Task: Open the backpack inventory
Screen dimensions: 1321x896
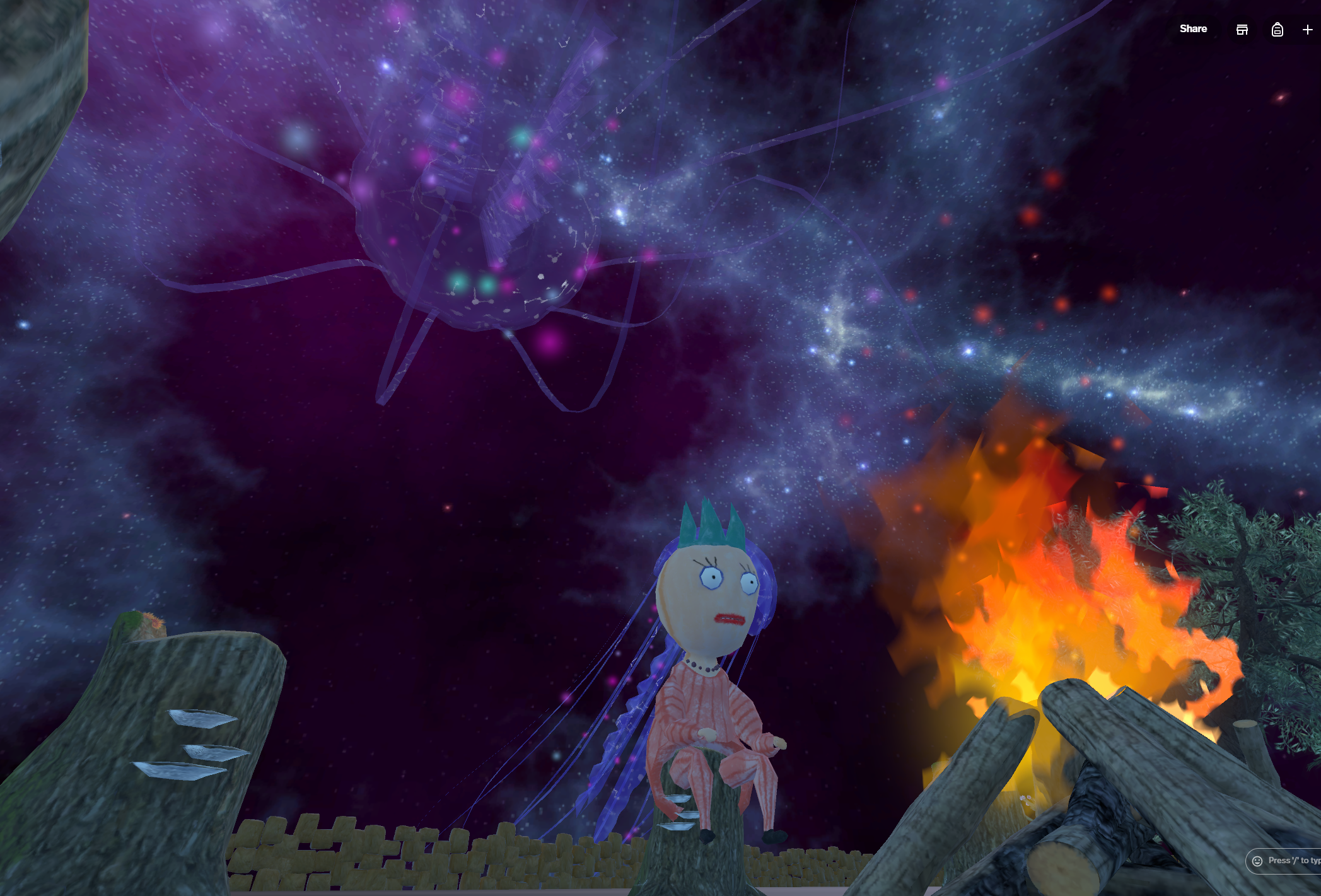Action: coord(1277,30)
